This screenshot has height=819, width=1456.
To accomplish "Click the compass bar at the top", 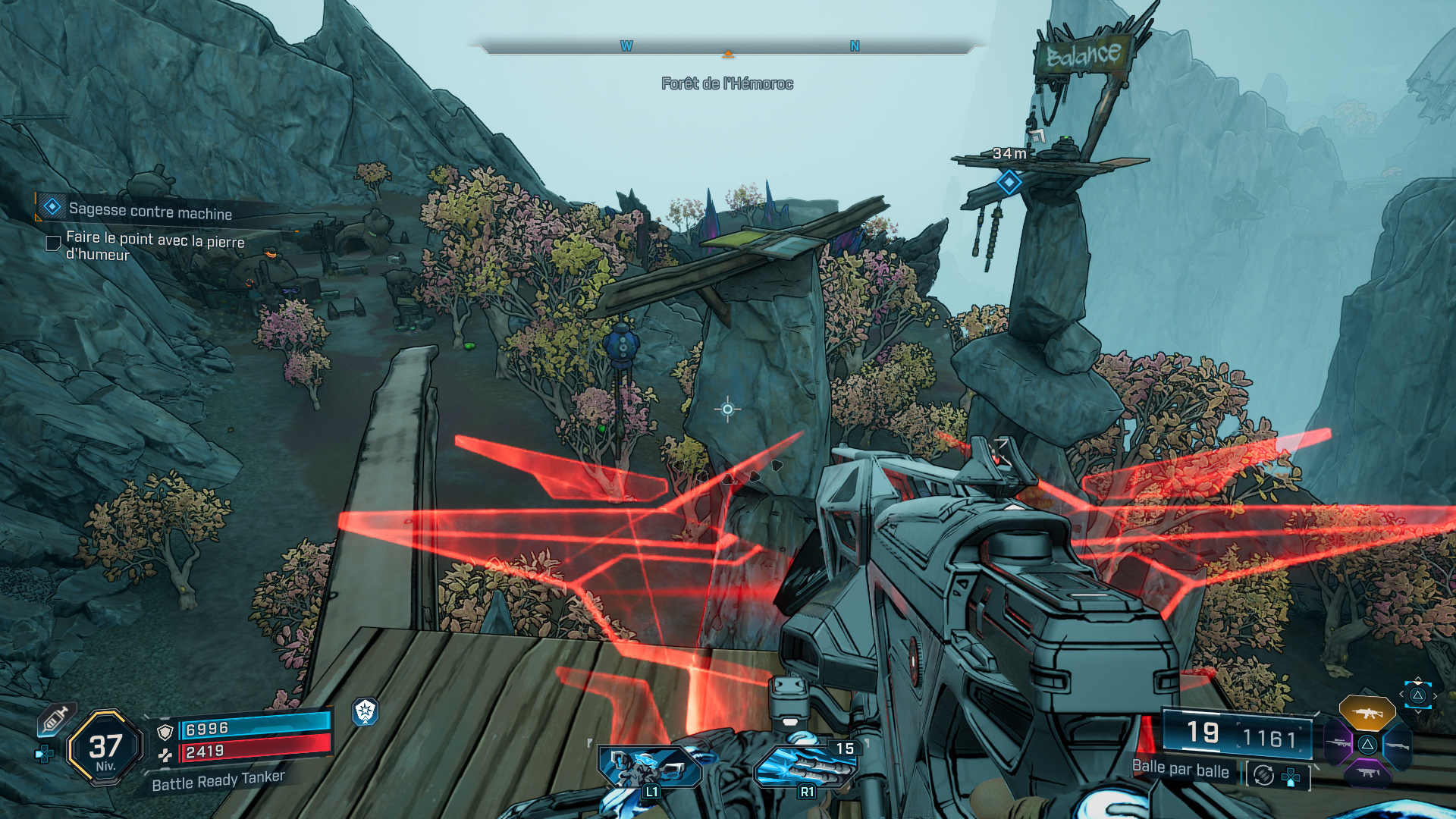I will pos(726,48).
